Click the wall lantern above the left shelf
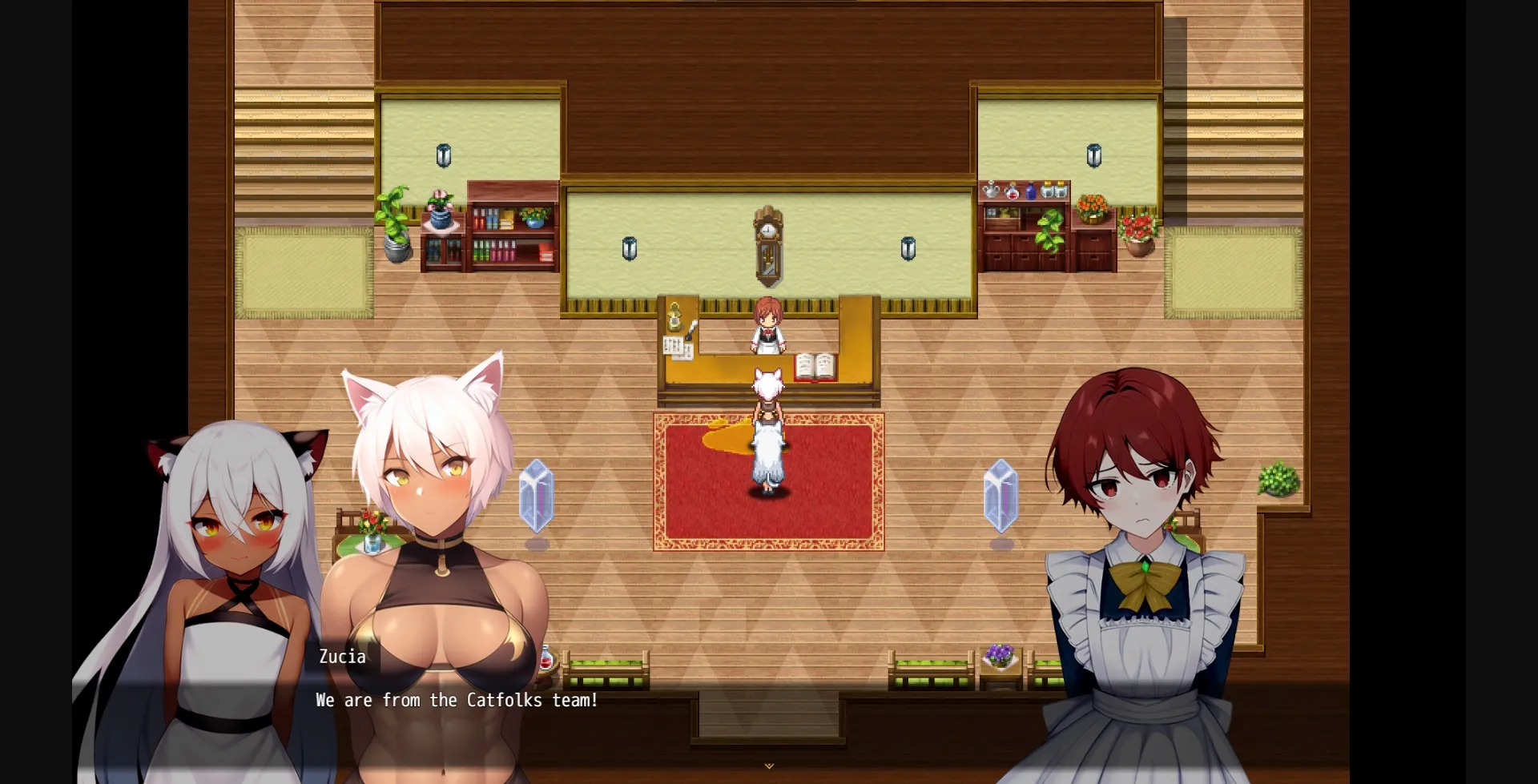1538x784 pixels. [x=444, y=155]
